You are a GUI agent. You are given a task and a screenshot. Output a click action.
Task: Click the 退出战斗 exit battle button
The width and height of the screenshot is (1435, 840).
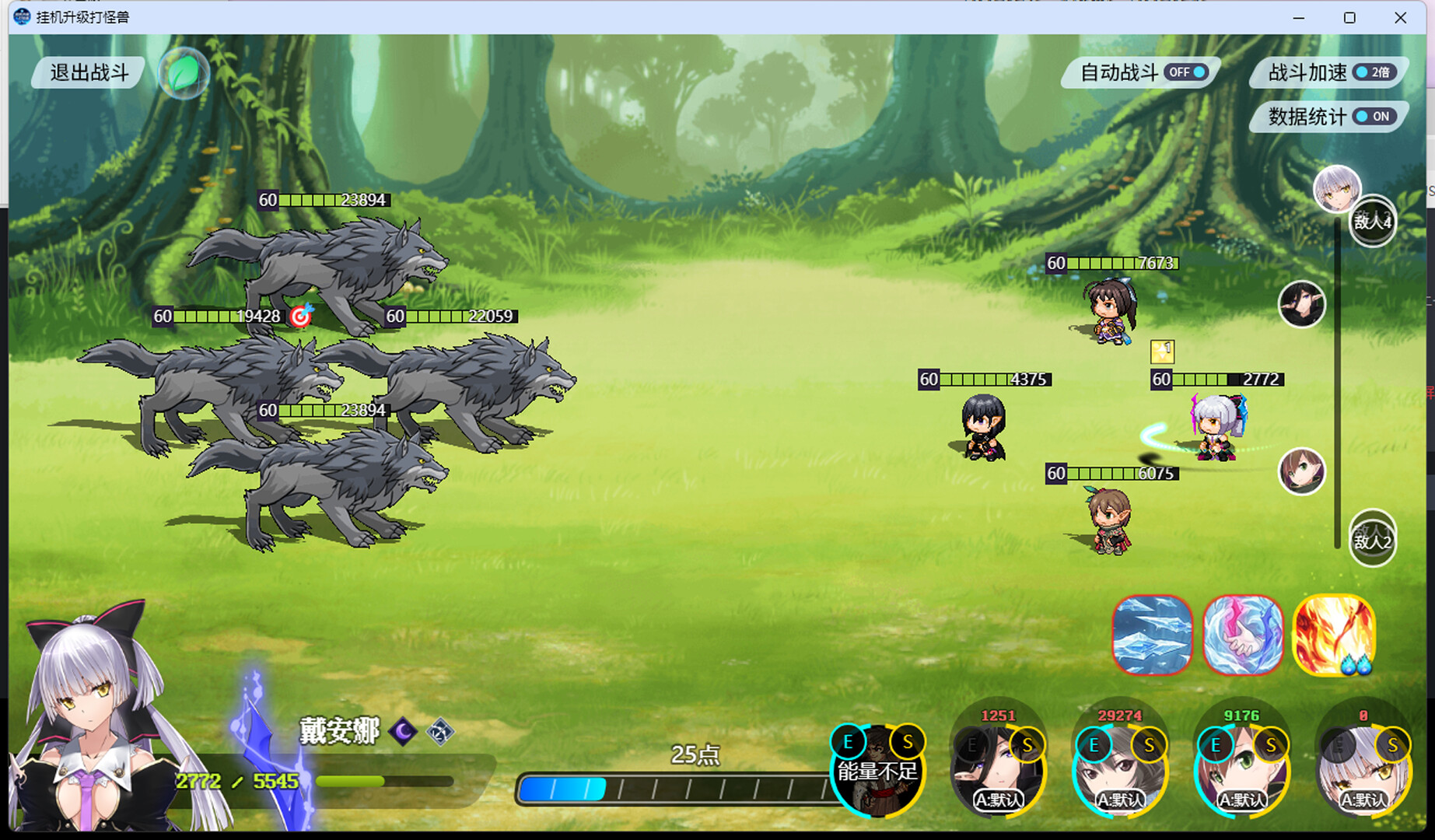(89, 72)
